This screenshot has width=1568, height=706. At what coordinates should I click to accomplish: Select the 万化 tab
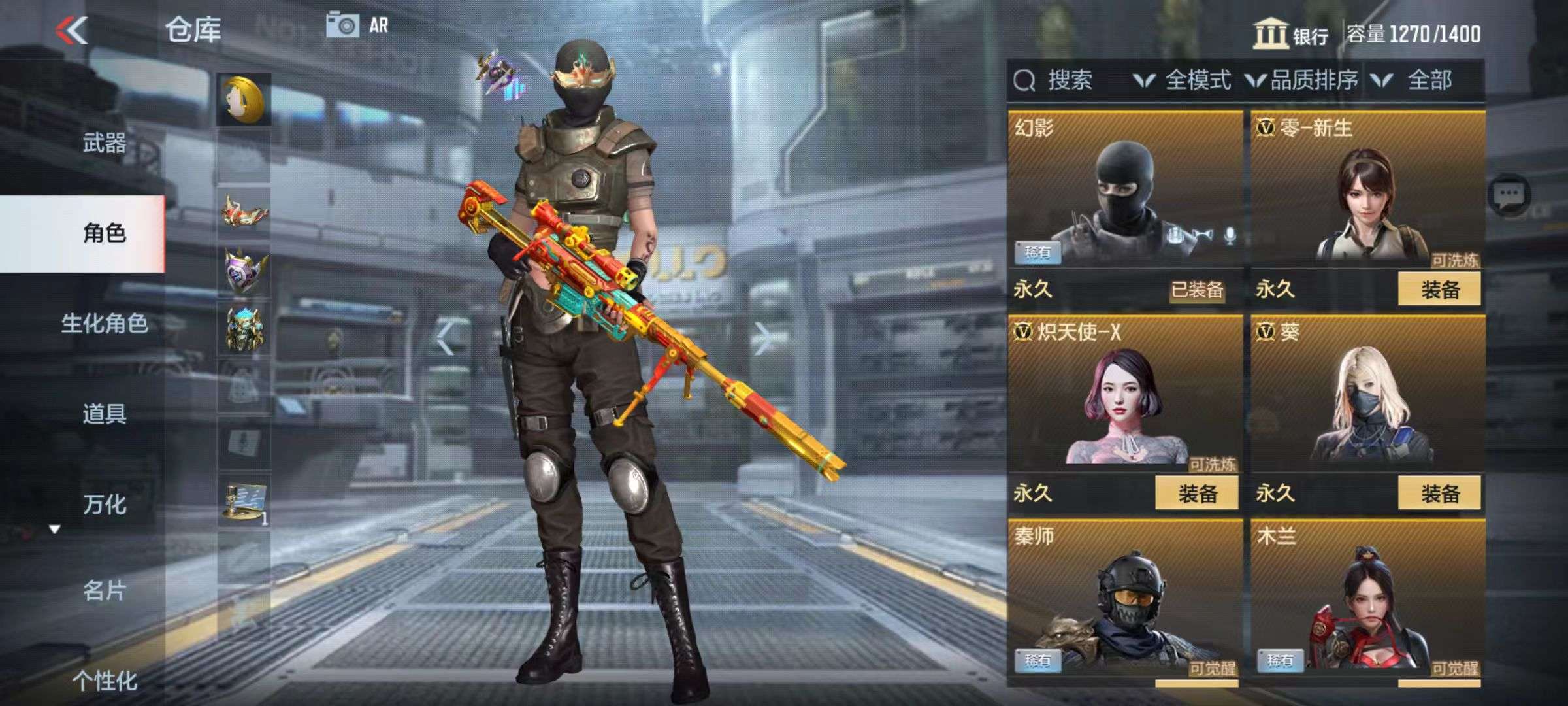pyautogui.click(x=104, y=504)
